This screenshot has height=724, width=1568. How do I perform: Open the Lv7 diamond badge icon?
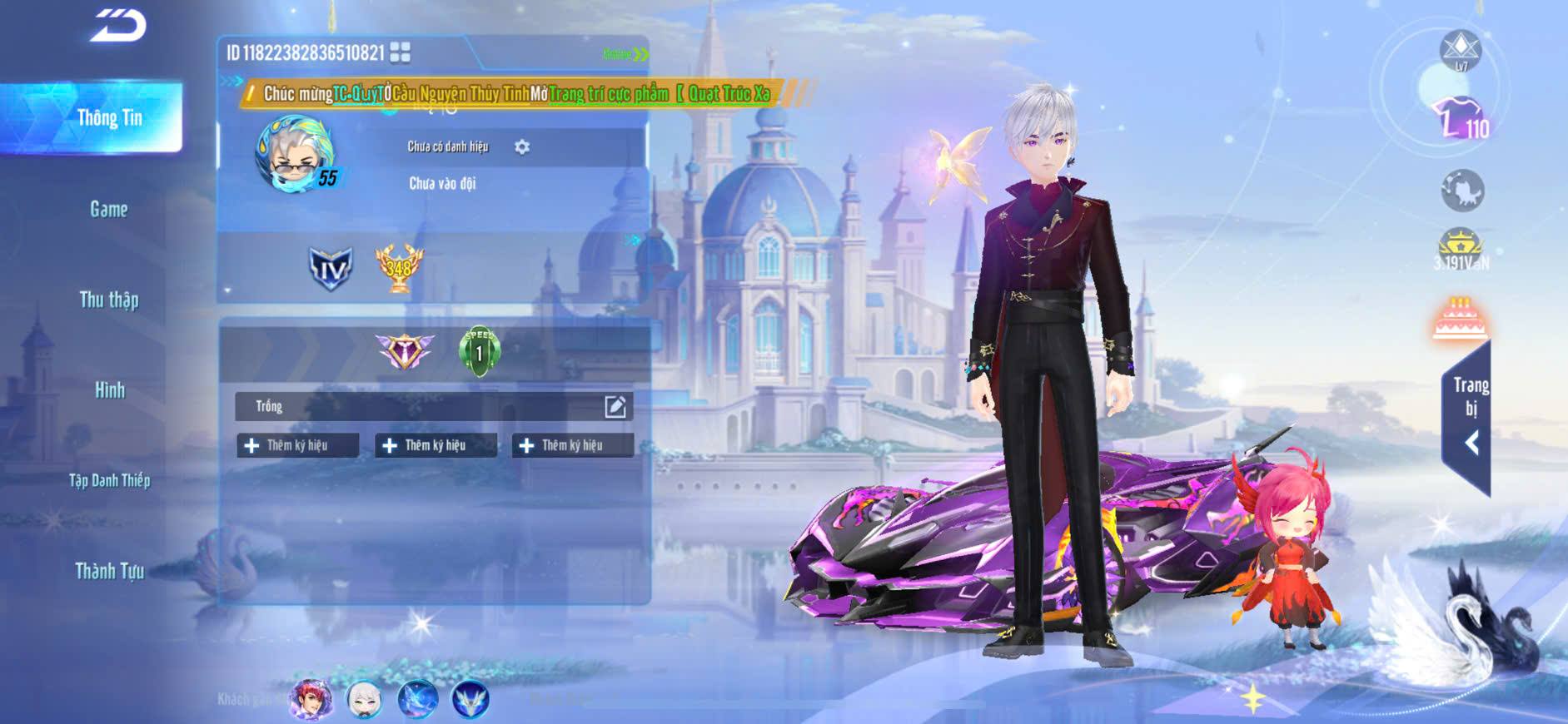(x=1461, y=50)
